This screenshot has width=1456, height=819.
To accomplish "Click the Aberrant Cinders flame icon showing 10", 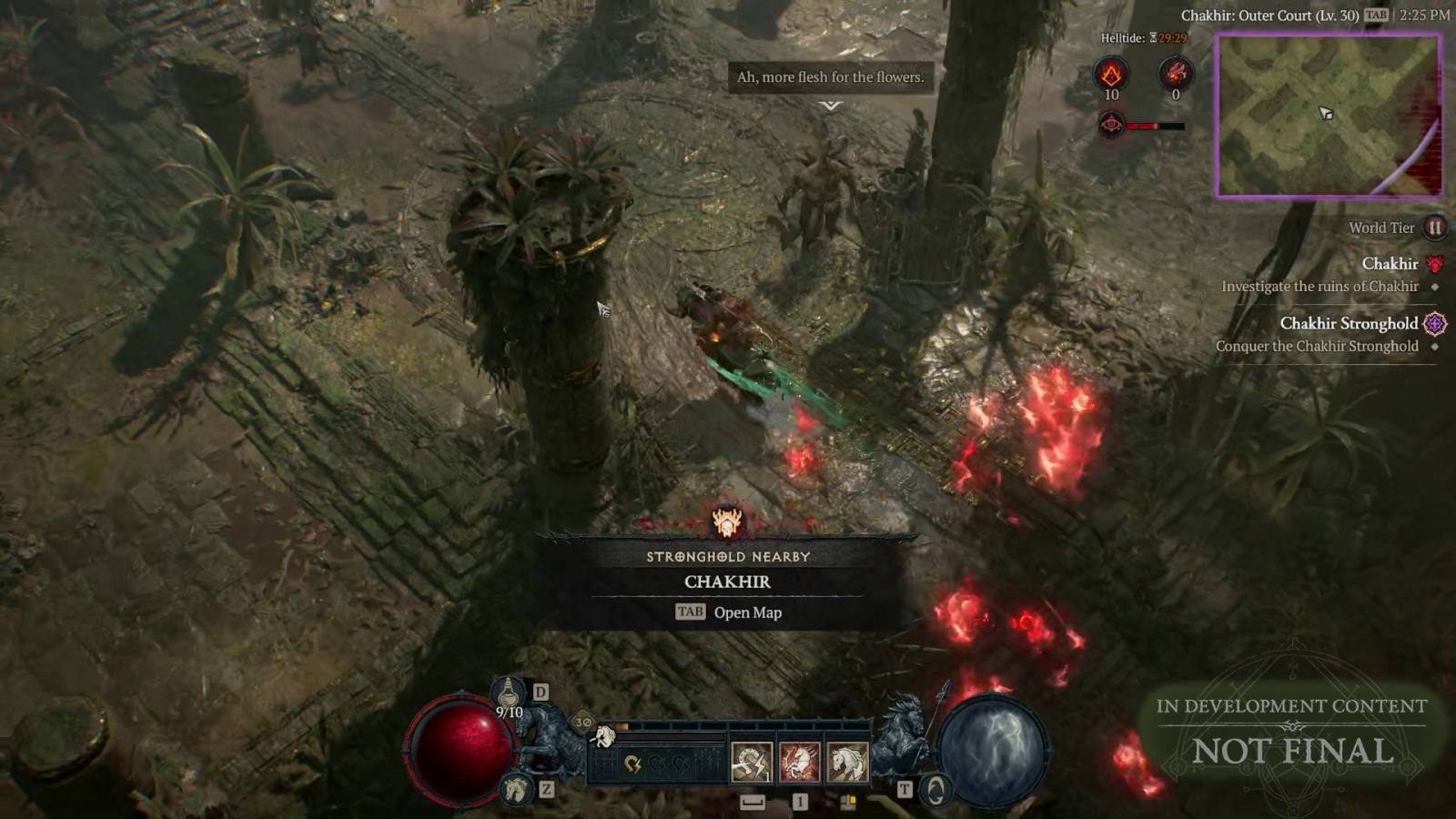I will tap(1111, 74).
